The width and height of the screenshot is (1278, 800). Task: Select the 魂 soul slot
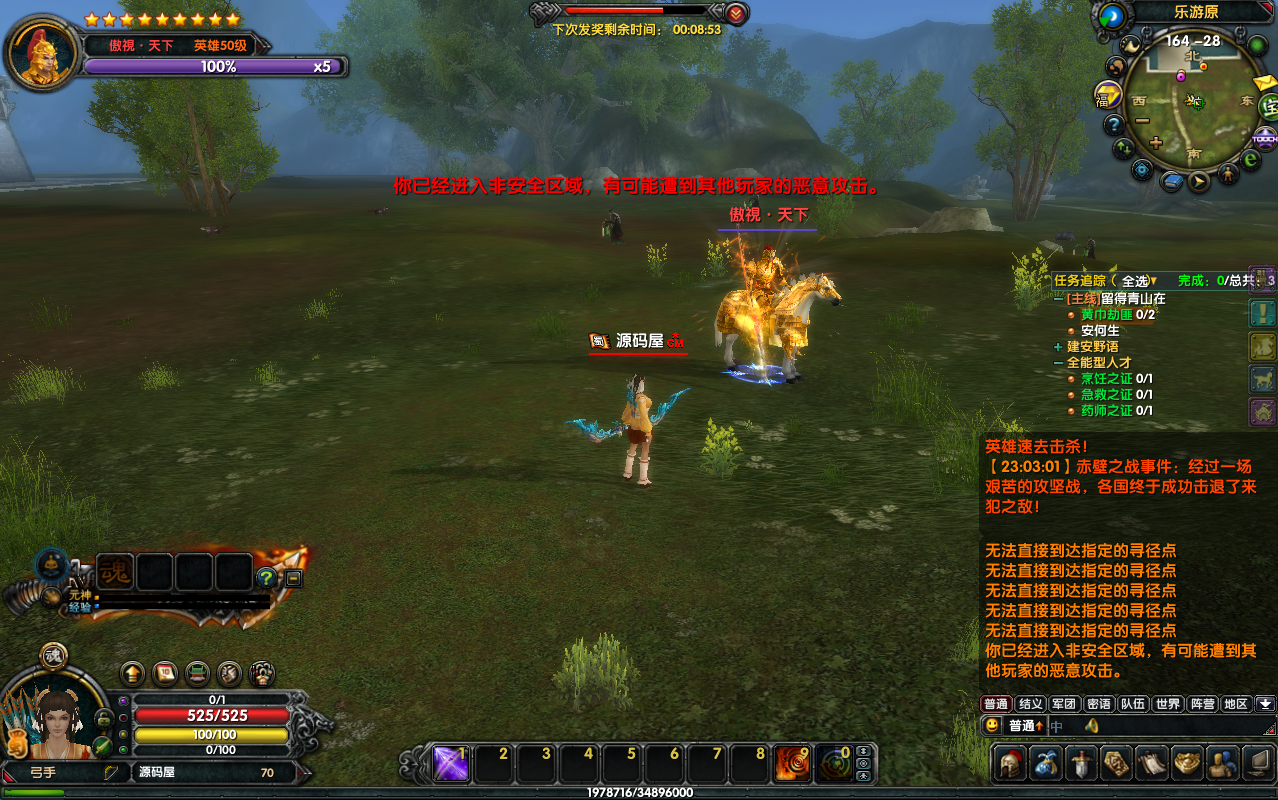pos(115,573)
